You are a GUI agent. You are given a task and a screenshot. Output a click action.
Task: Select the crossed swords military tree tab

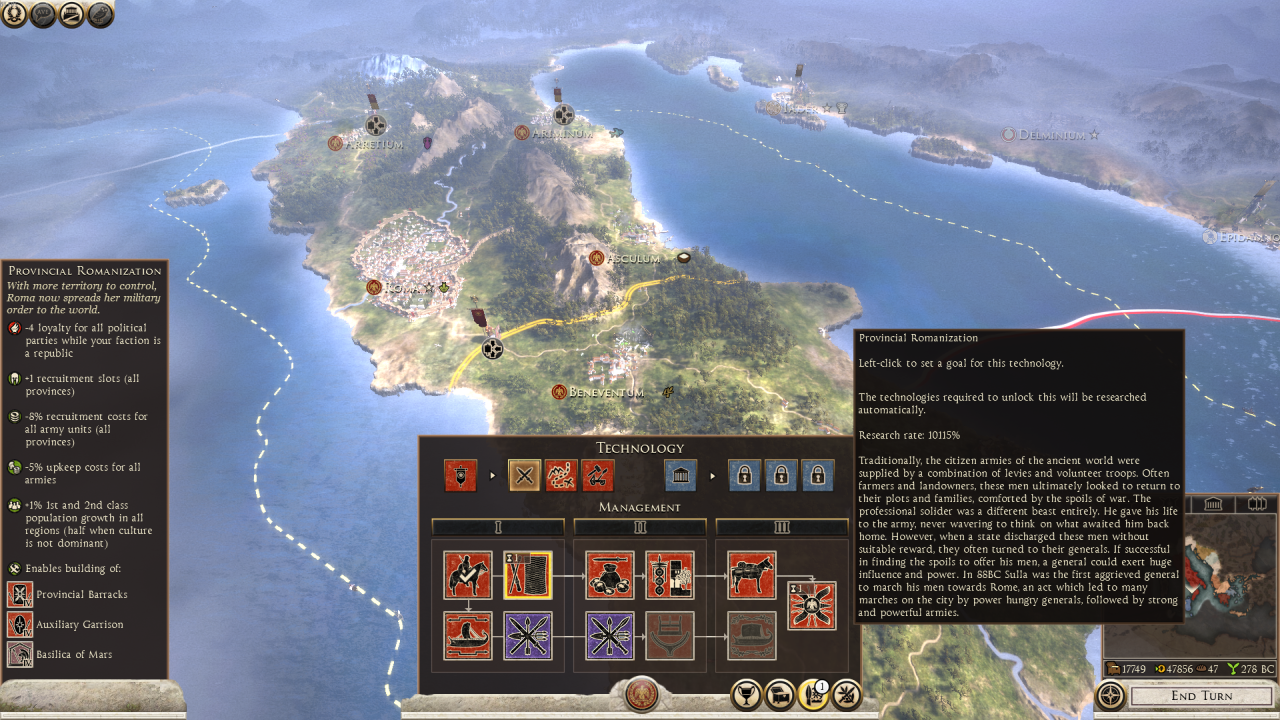pos(524,476)
